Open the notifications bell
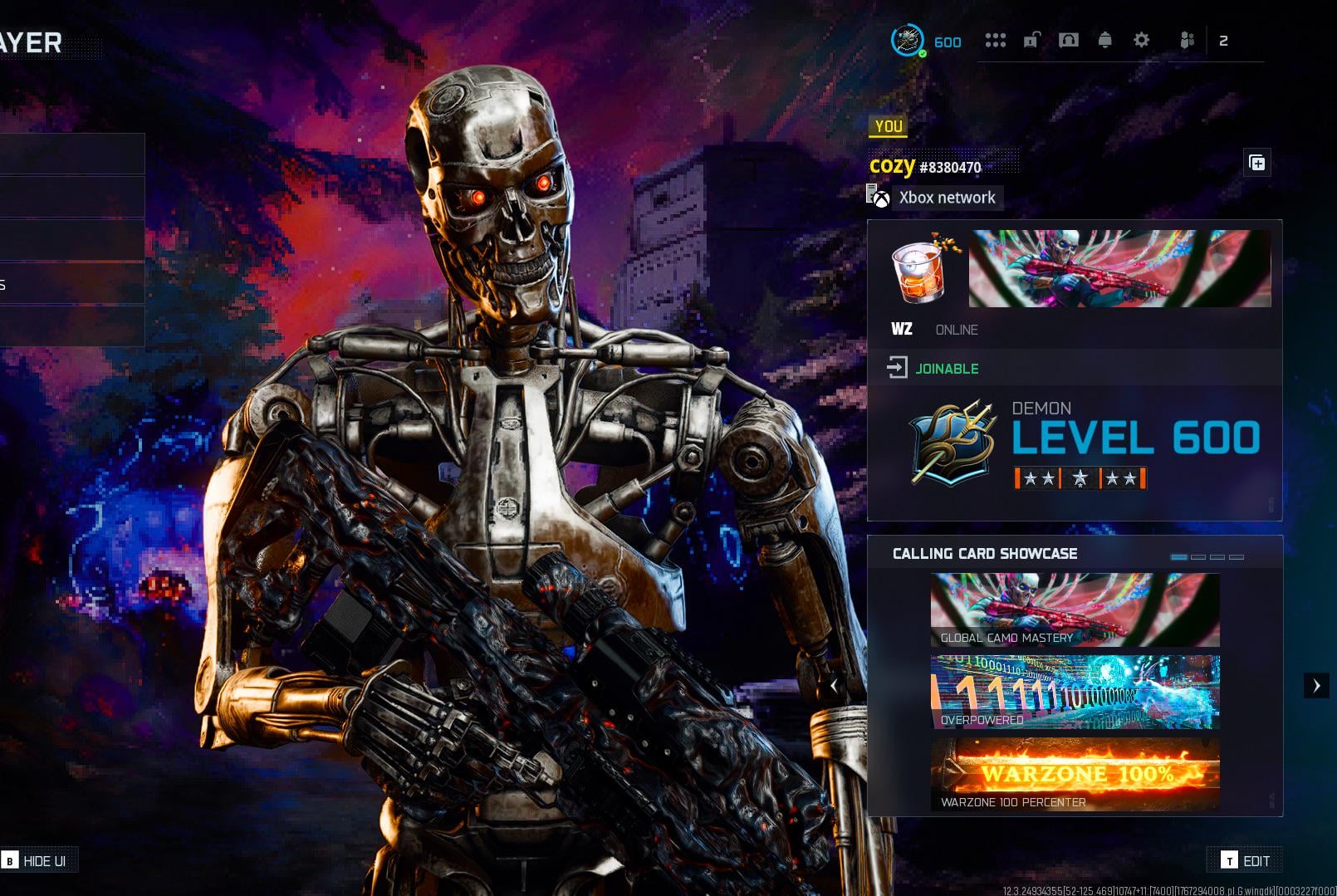 coord(1104,40)
